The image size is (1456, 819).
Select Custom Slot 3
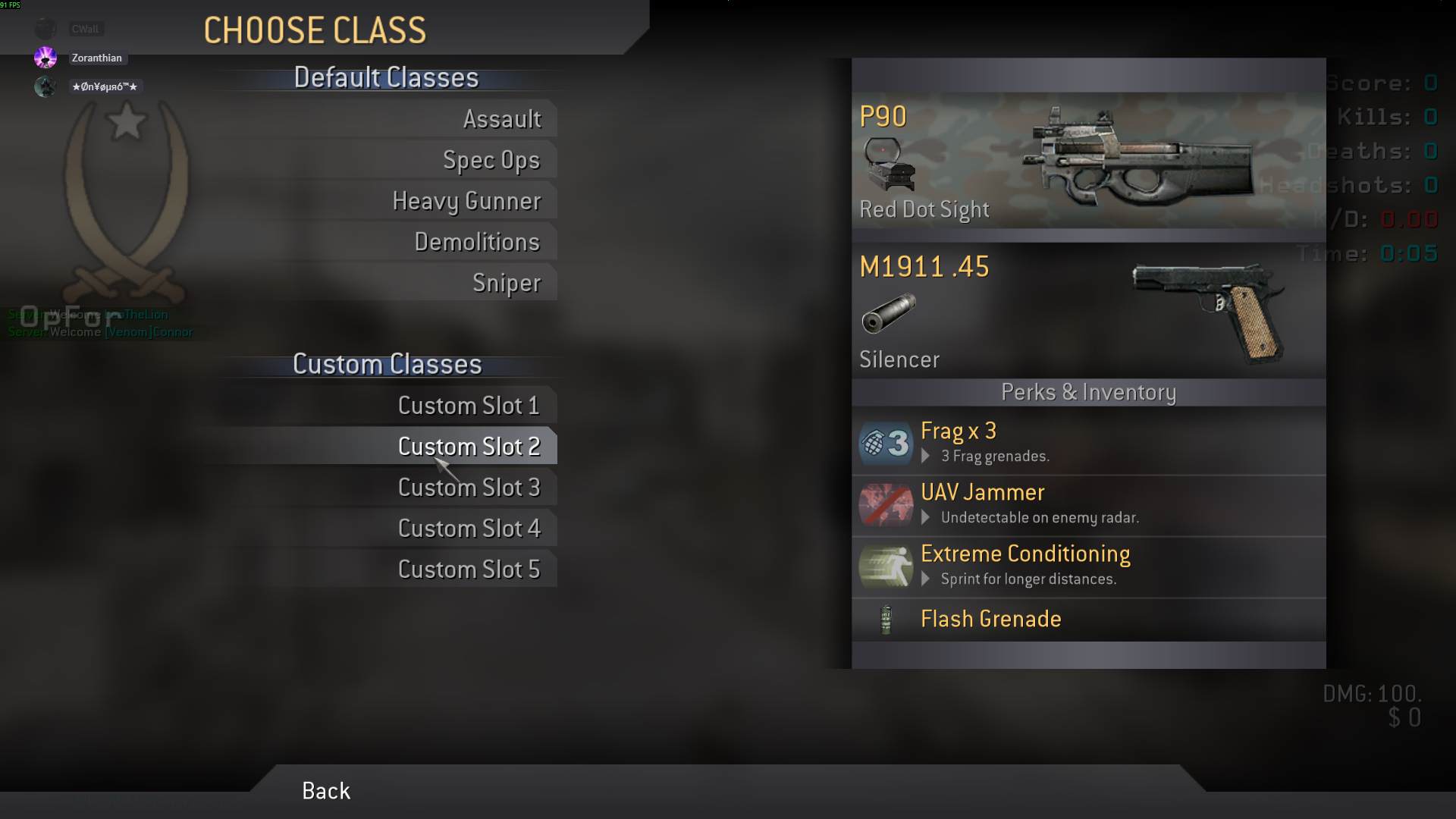[x=469, y=488]
